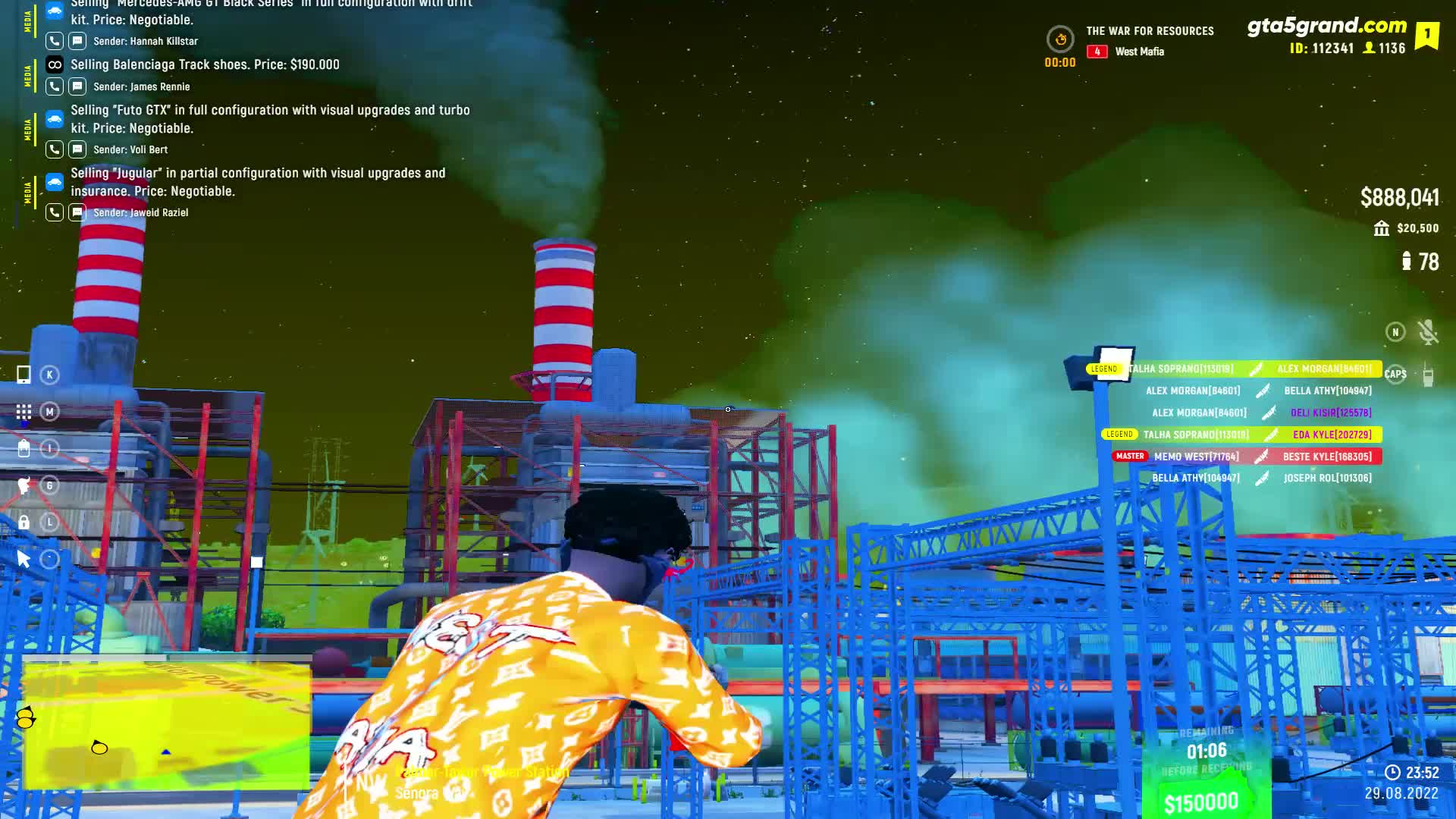This screenshot has width=1456, height=819.
Task: Send a message to James Rennie
Action: [x=77, y=86]
